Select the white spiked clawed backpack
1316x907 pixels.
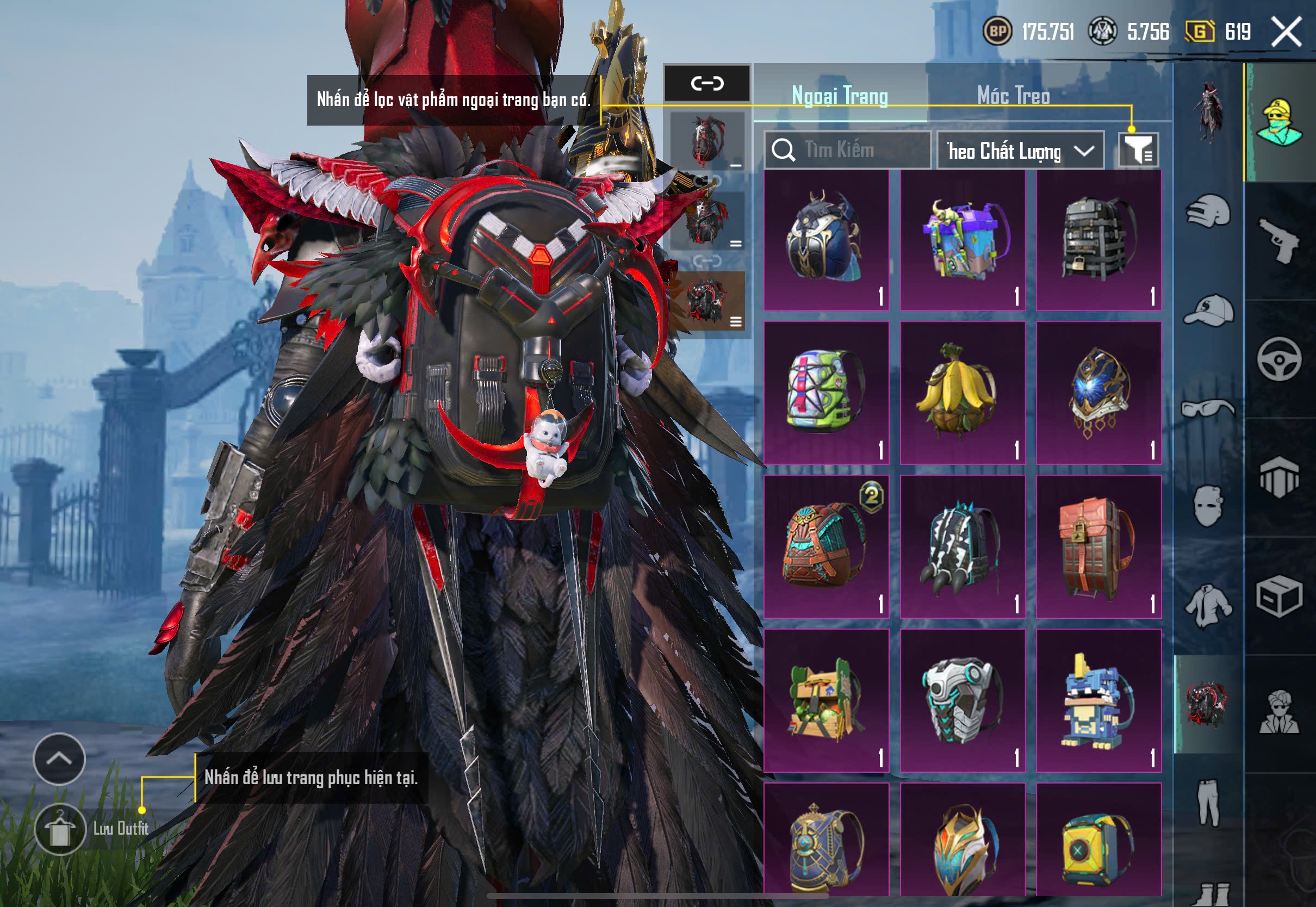[x=962, y=546]
